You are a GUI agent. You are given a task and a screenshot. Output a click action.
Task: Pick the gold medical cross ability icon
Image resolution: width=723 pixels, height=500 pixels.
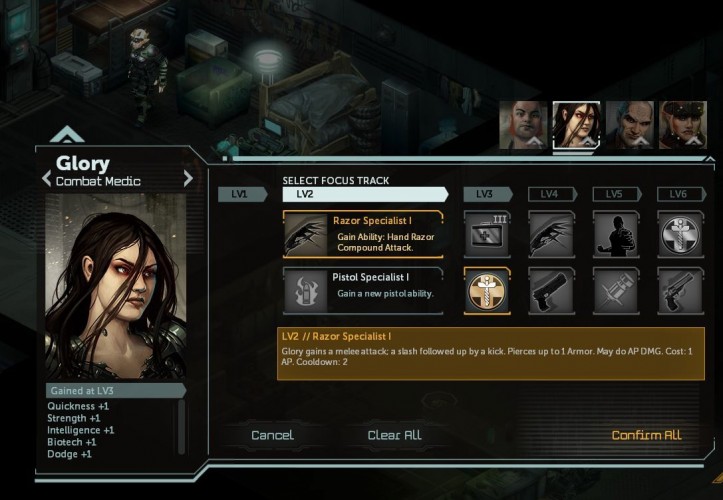pyautogui.click(x=487, y=291)
